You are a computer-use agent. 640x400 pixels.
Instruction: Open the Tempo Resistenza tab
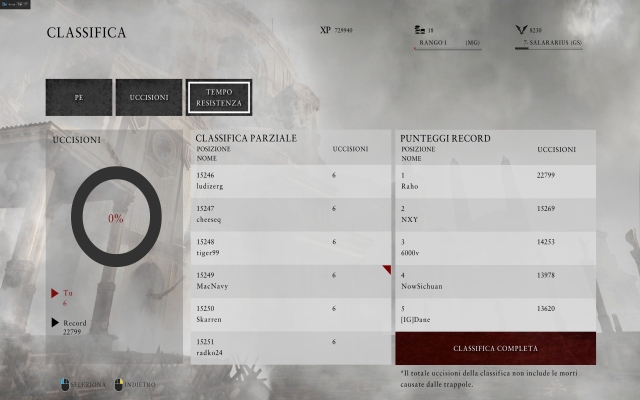tap(218, 97)
